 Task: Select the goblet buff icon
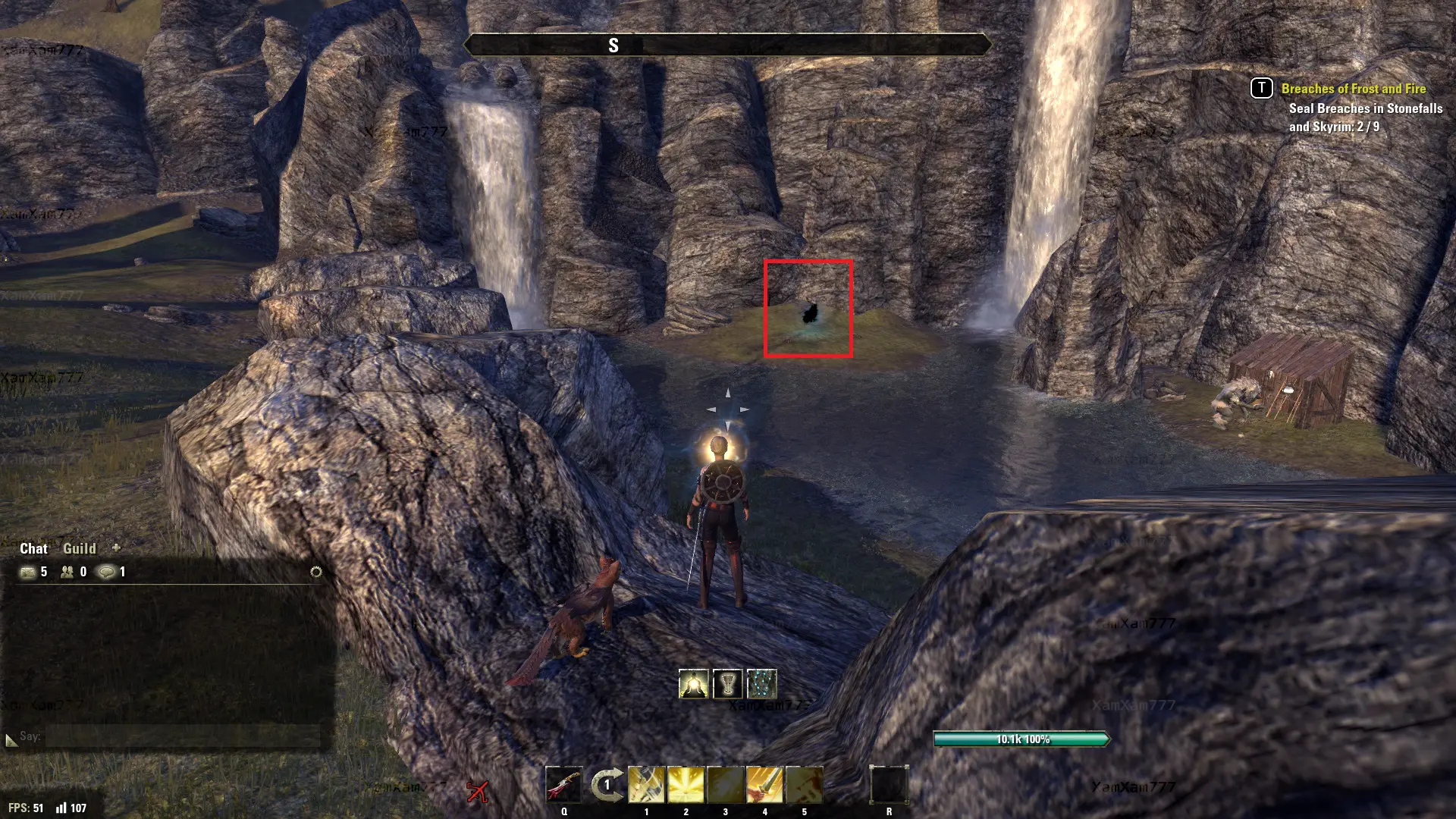728,684
